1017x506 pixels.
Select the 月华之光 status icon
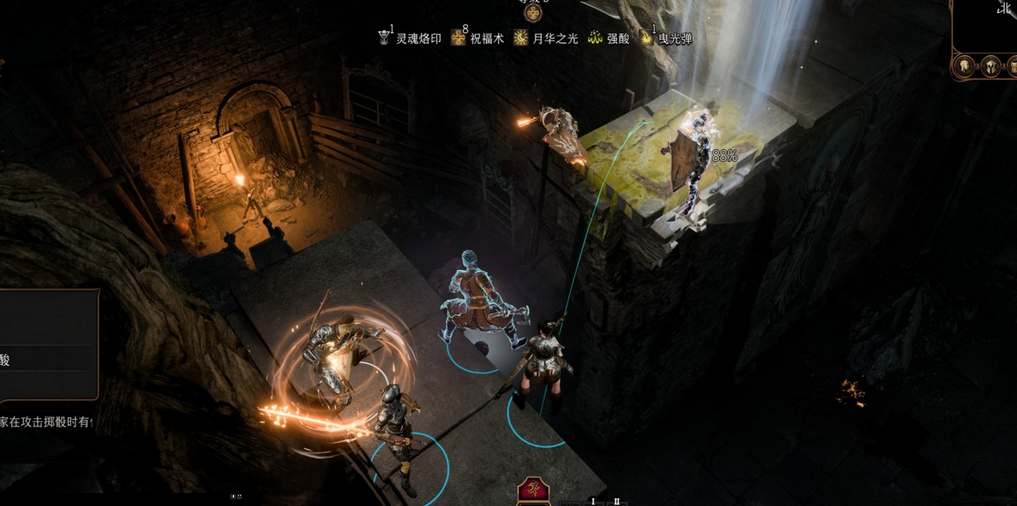(521, 38)
